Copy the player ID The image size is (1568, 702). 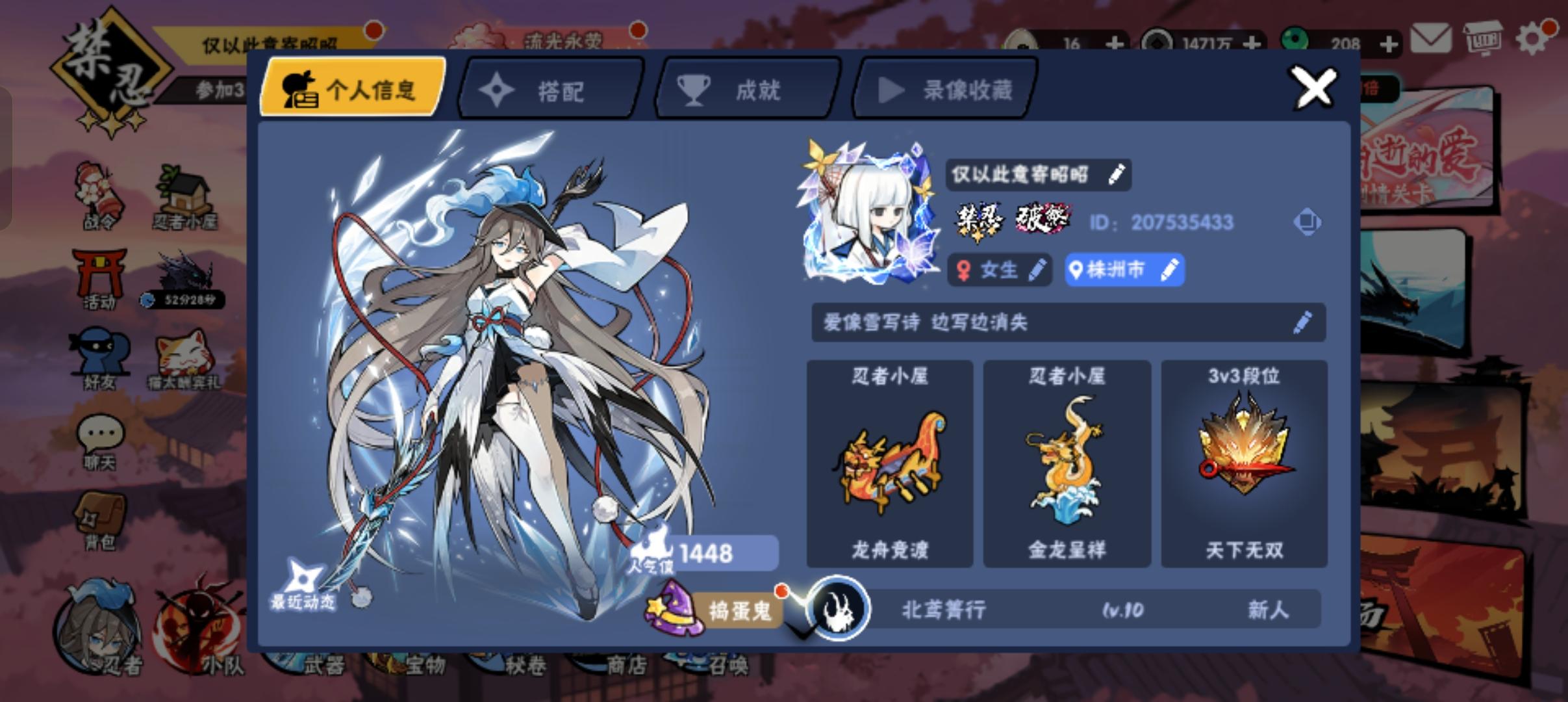pos(1307,222)
